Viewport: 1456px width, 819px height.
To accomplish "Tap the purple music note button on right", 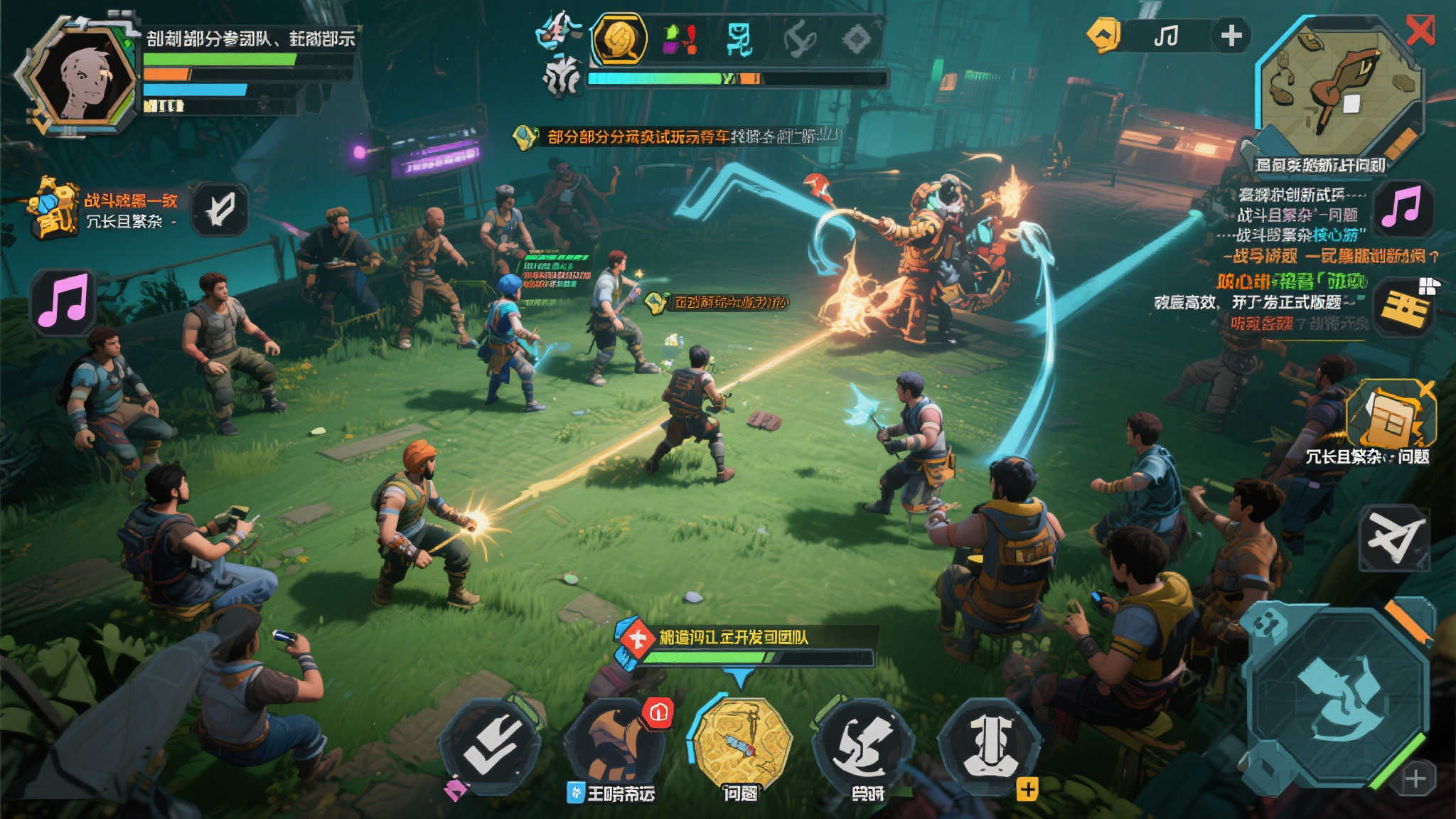I will pos(1401,208).
